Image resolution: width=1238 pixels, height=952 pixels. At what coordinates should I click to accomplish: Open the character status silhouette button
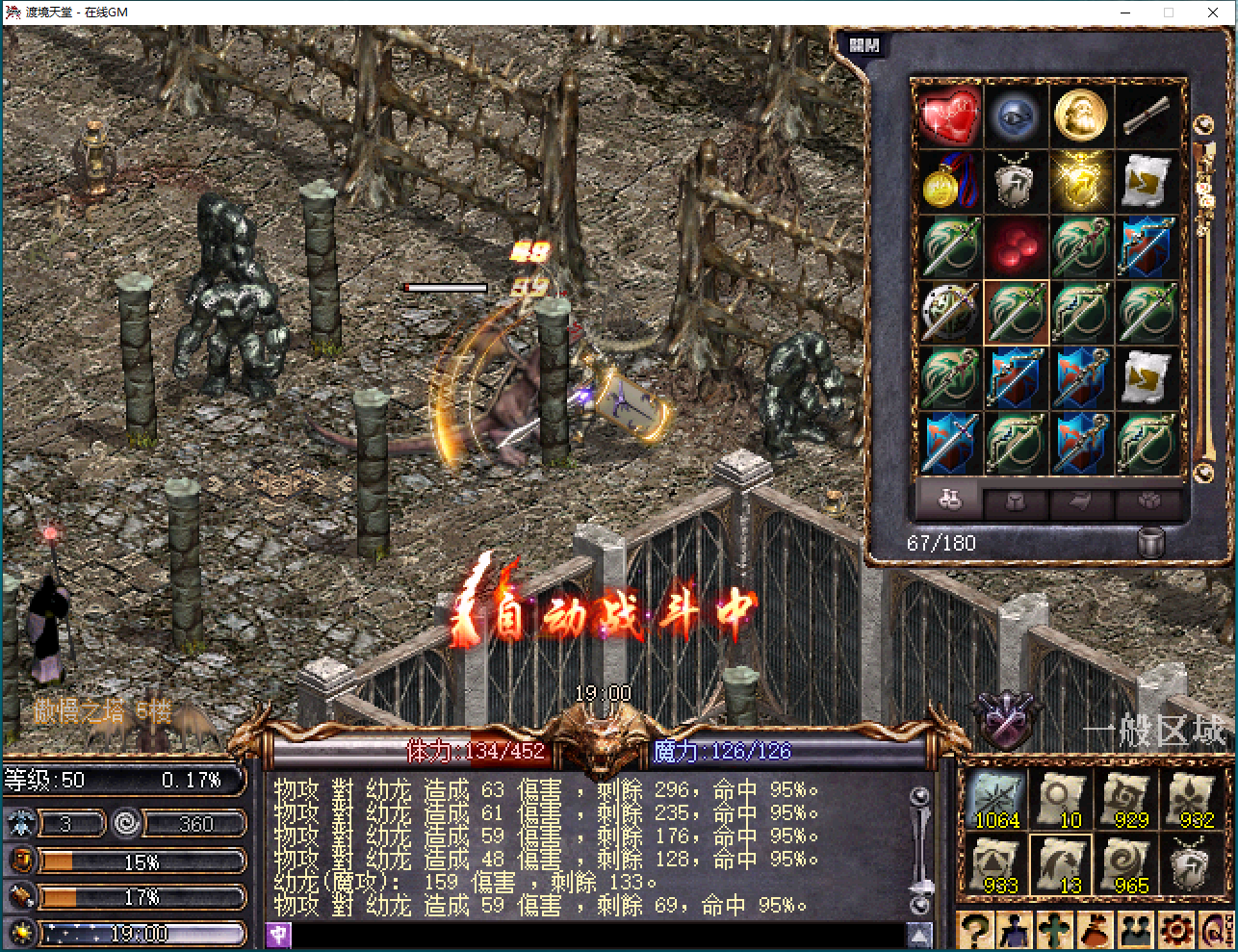click(x=1016, y=931)
